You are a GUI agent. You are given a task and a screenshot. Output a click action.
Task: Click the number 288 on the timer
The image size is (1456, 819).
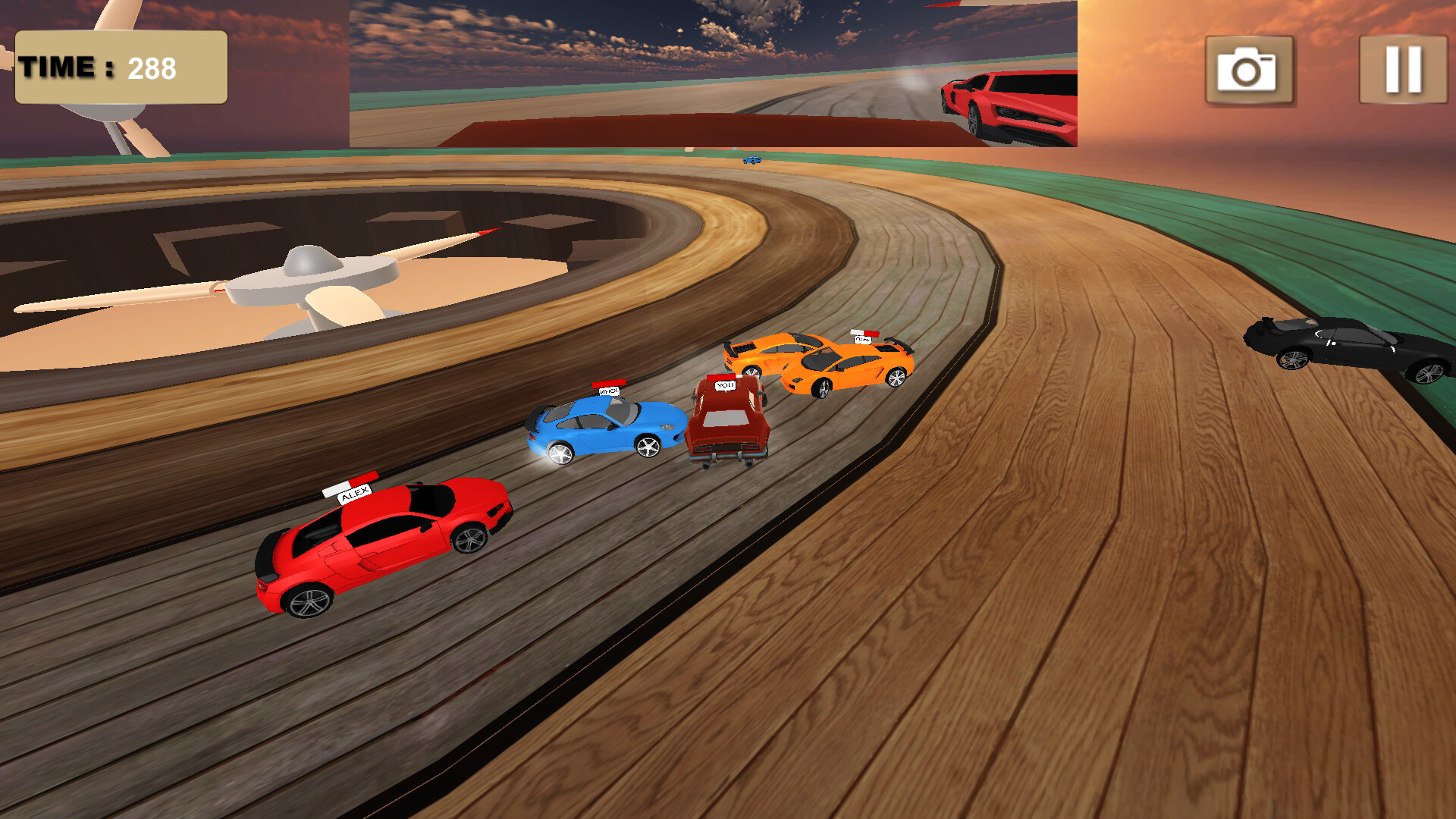click(x=150, y=67)
